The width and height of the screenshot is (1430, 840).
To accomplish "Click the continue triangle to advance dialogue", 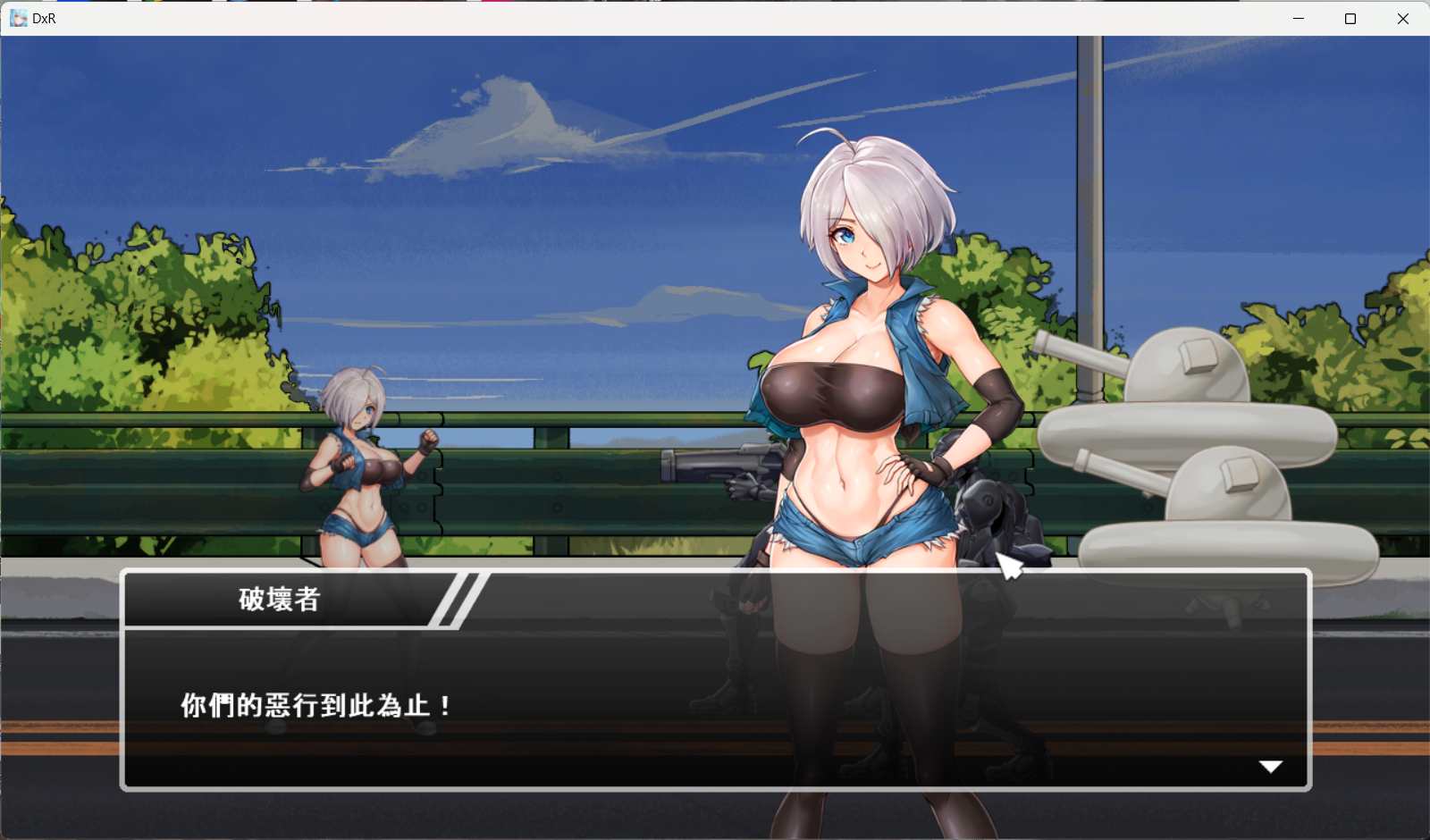I will [1270, 765].
